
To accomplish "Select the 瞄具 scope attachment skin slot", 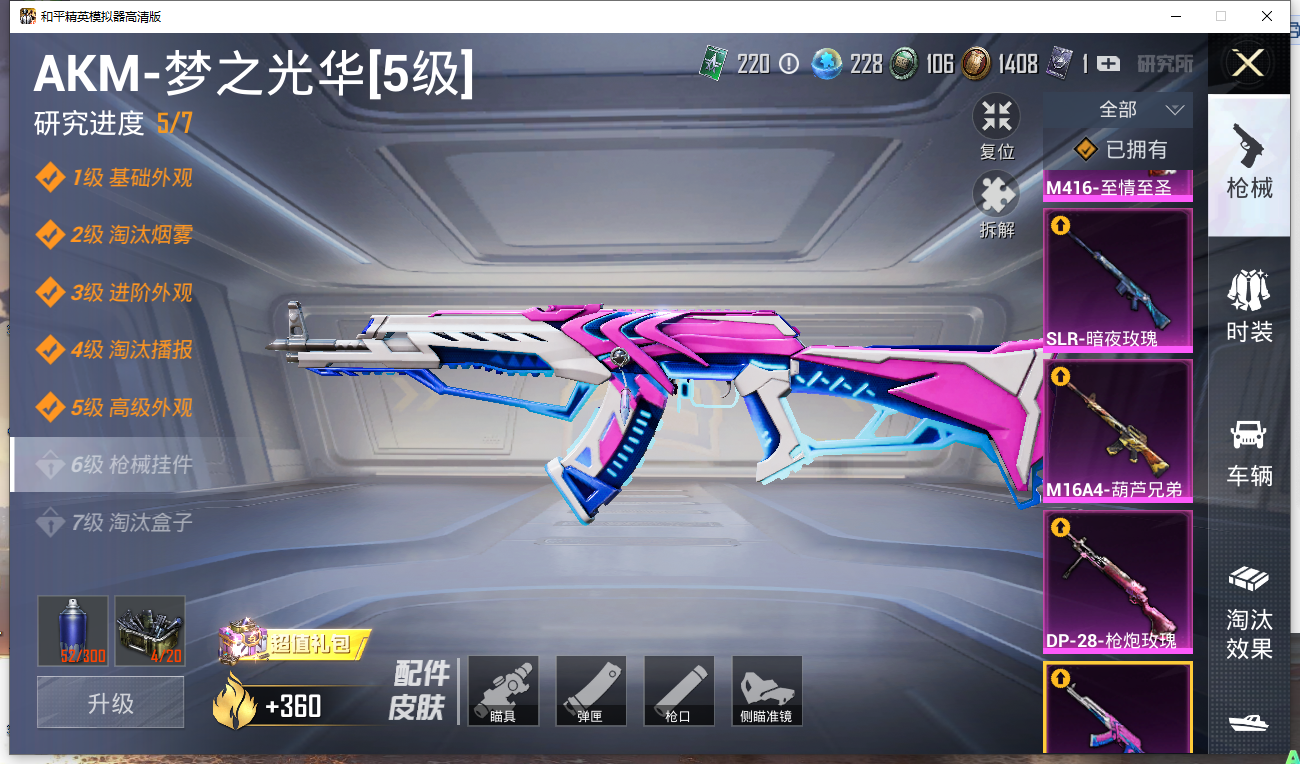I will (x=503, y=690).
